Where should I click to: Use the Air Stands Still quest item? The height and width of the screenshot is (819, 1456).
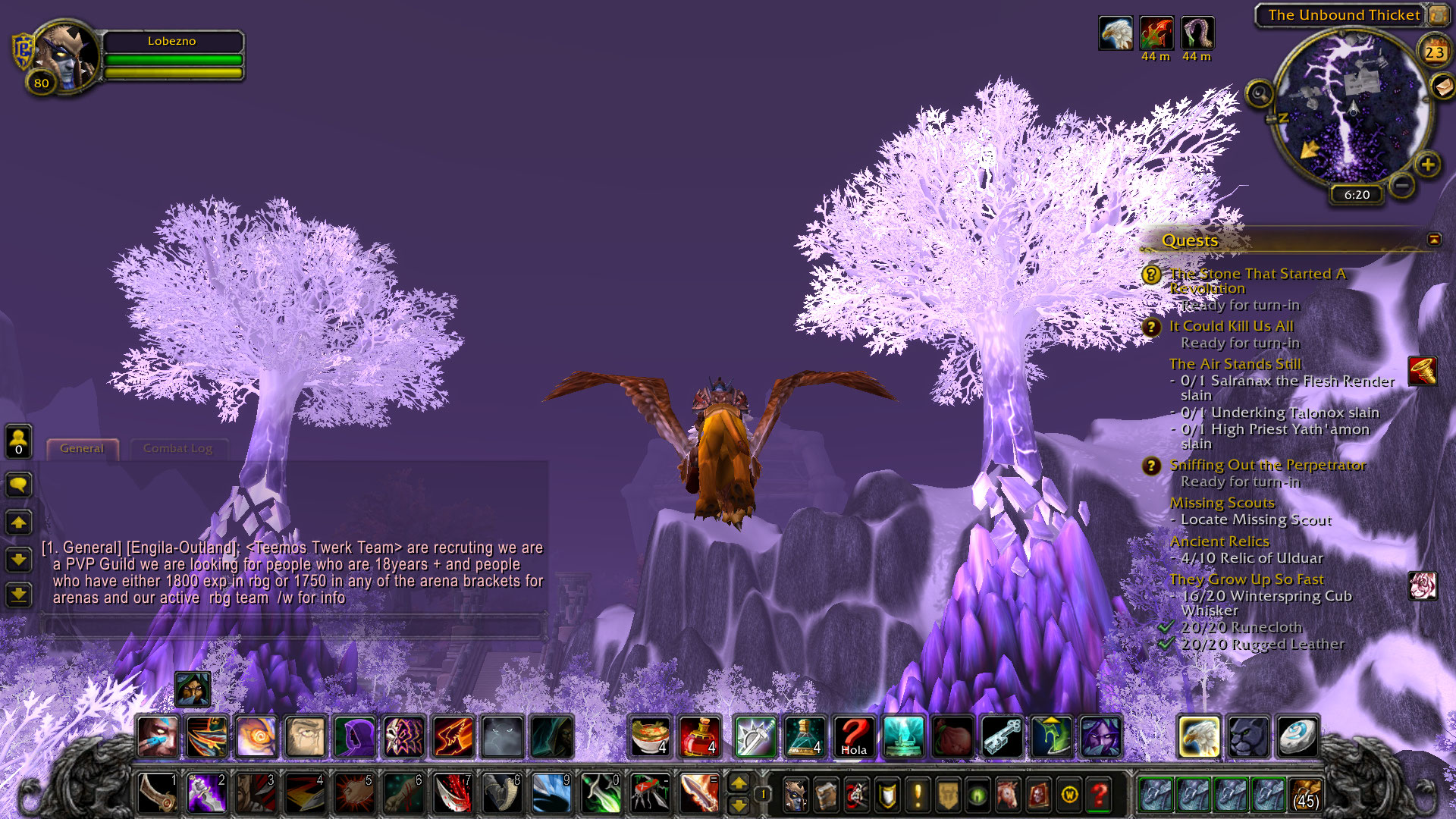[x=1423, y=371]
